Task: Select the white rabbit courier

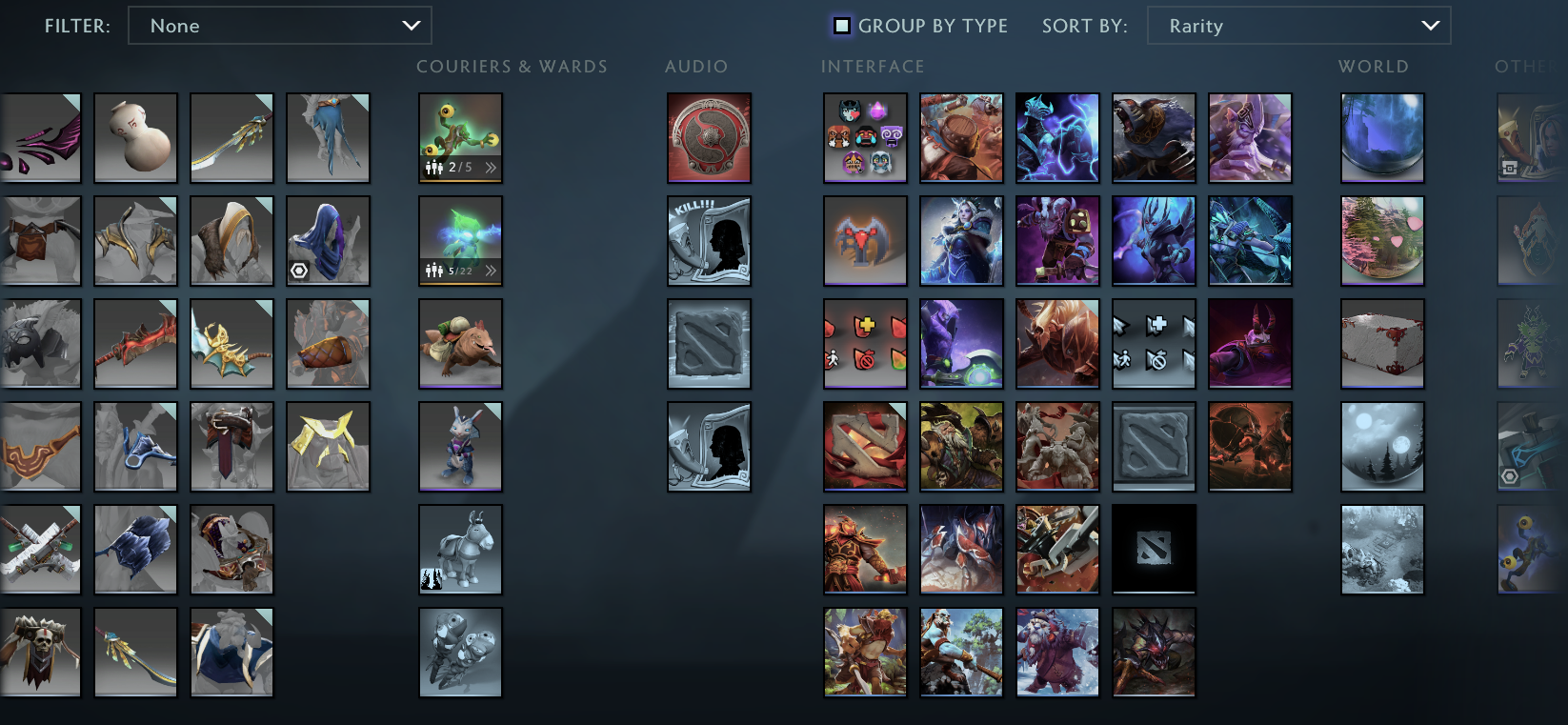Action: tap(460, 447)
